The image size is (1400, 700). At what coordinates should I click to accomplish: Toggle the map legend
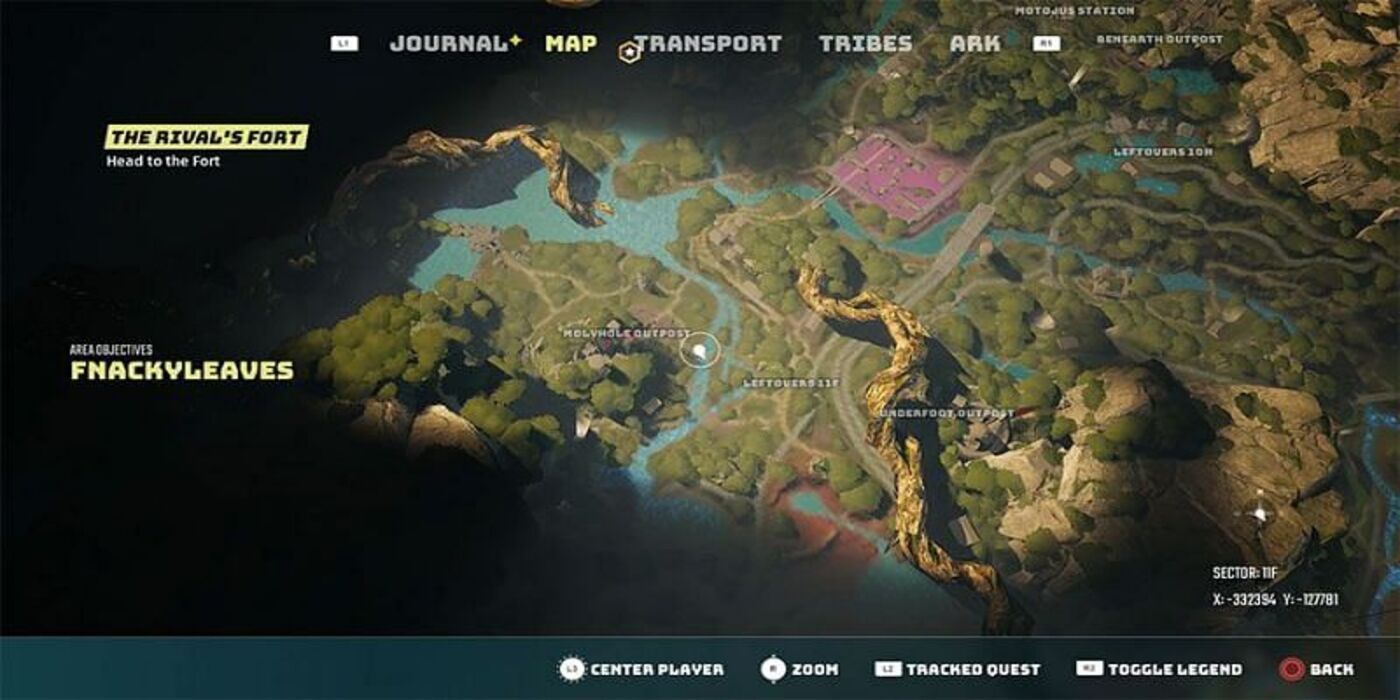tap(1159, 669)
